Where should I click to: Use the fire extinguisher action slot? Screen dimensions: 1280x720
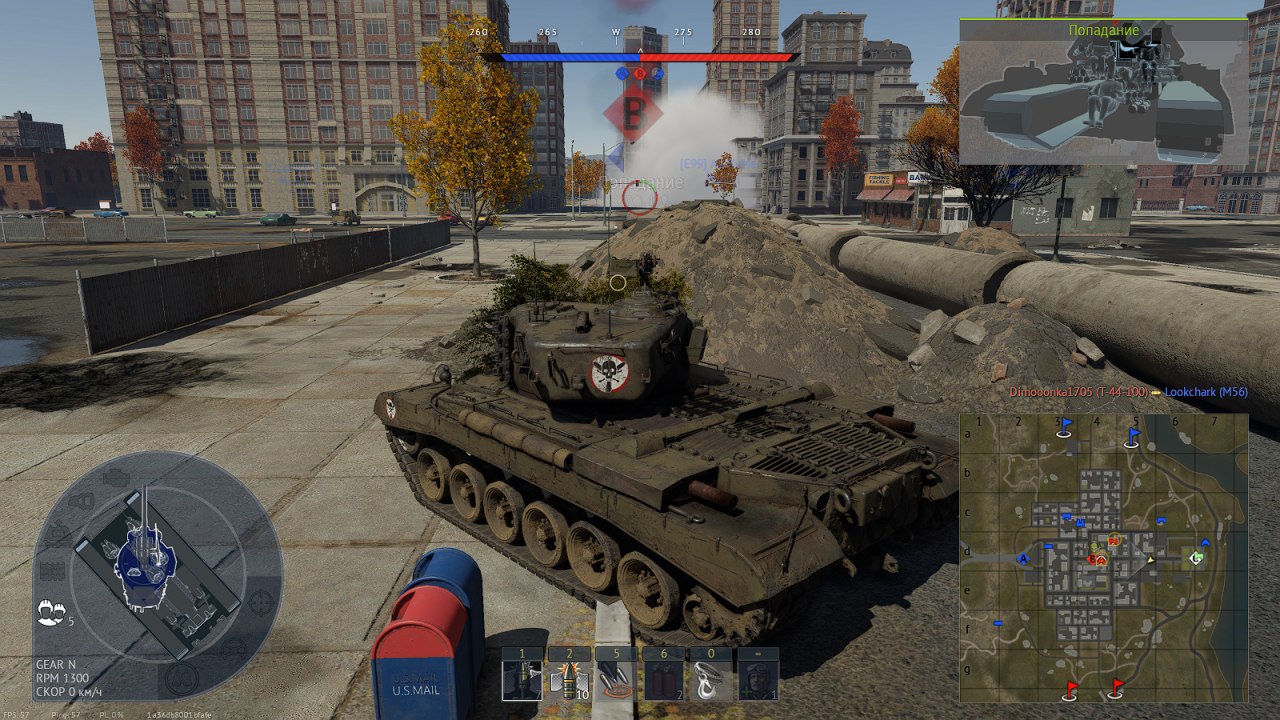(662, 679)
